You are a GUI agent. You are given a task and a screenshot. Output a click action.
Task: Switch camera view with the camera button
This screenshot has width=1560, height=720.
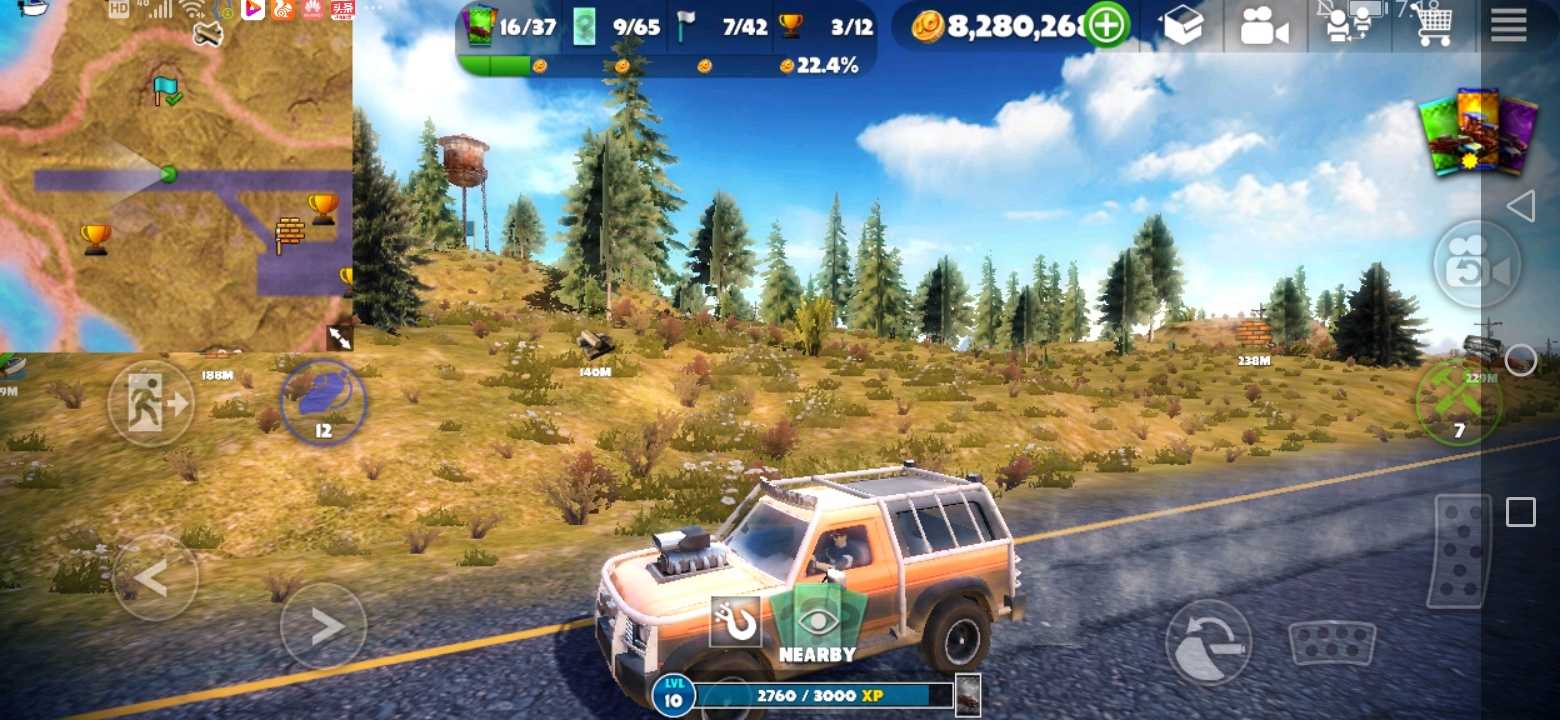point(1476,265)
